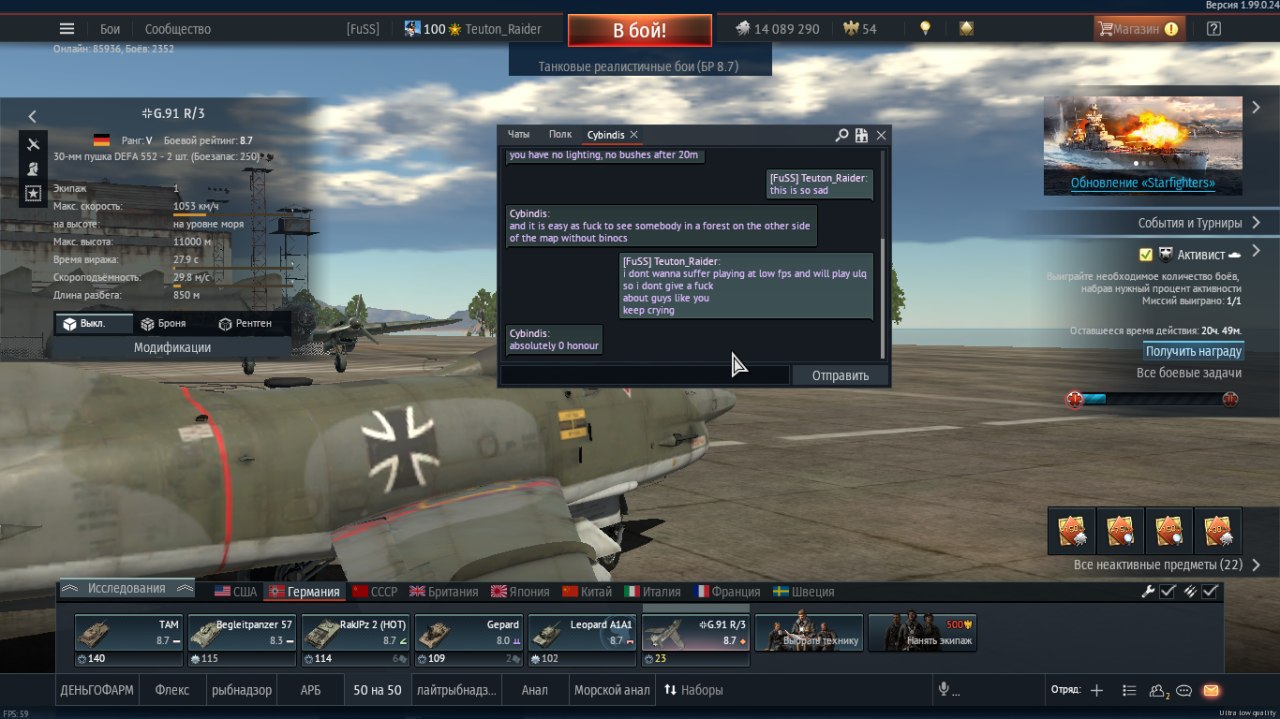Open the Бои battles menu
The width and height of the screenshot is (1280, 719).
(x=110, y=29)
